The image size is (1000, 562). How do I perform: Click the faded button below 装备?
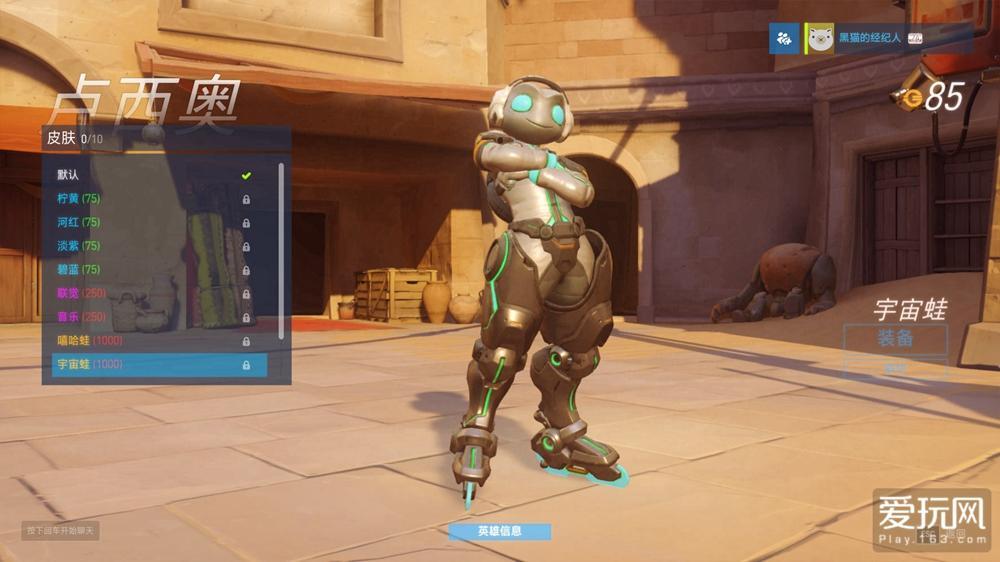click(894, 369)
